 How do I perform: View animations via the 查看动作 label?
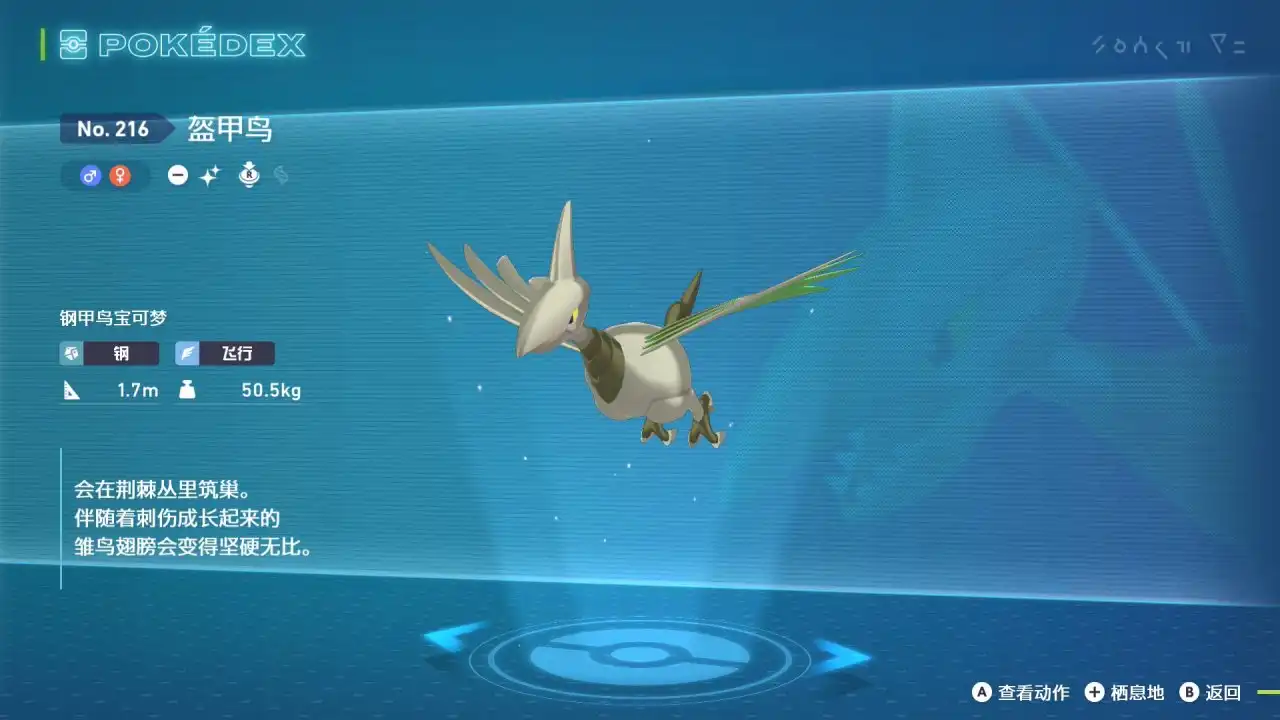tap(1033, 692)
